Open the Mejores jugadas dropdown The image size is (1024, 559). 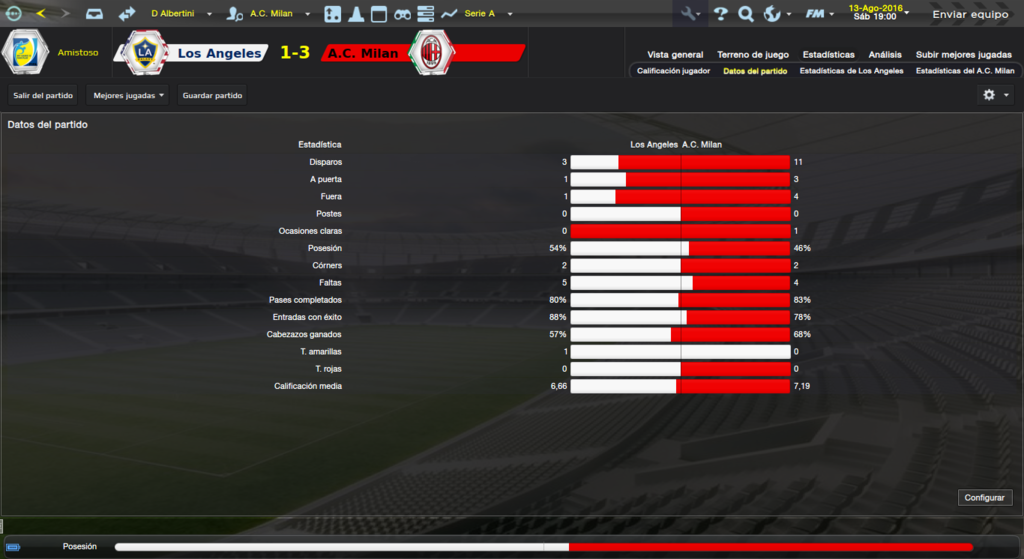[127, 95]
